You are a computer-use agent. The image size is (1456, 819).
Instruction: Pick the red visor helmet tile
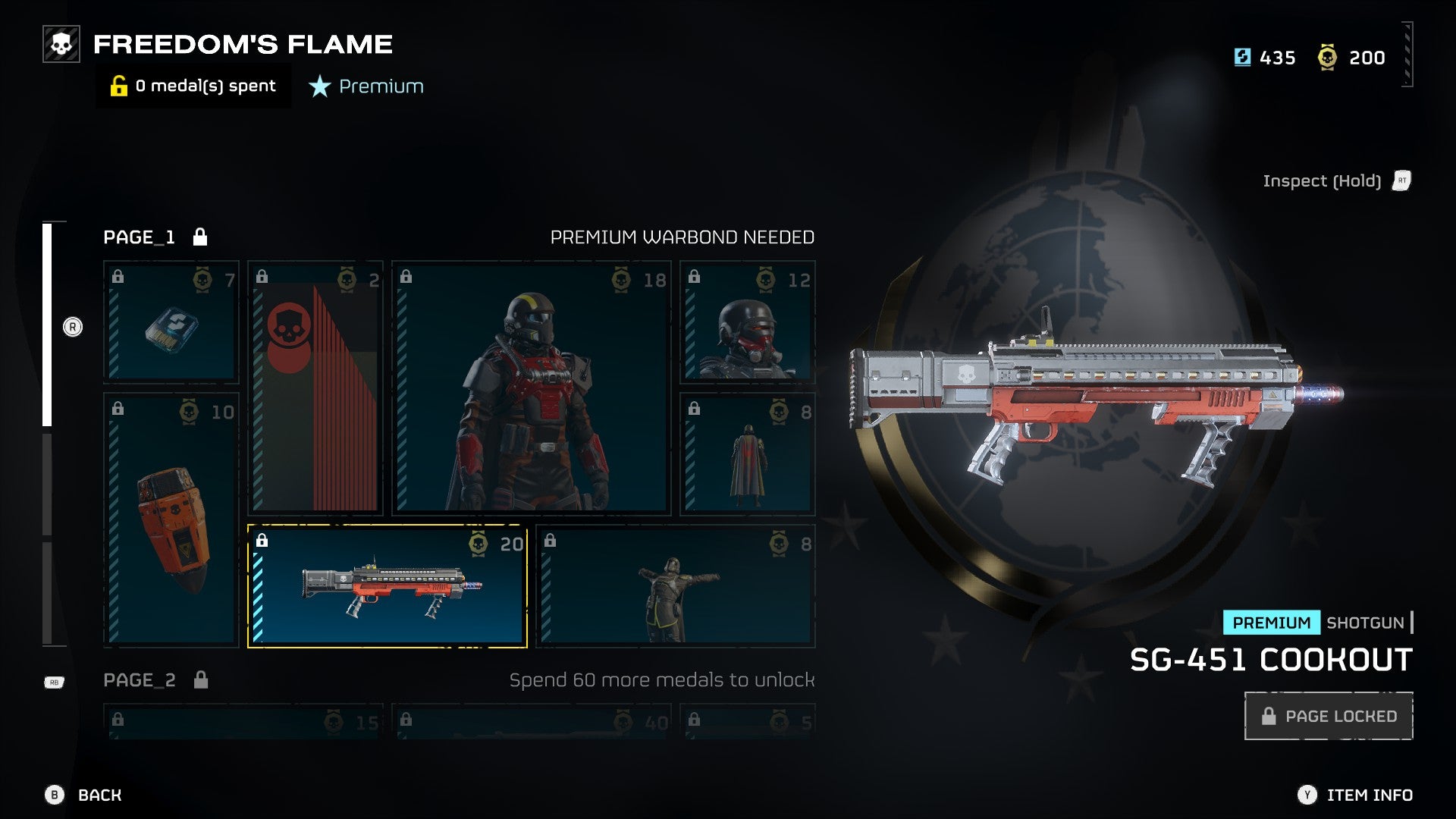[748, 322]
